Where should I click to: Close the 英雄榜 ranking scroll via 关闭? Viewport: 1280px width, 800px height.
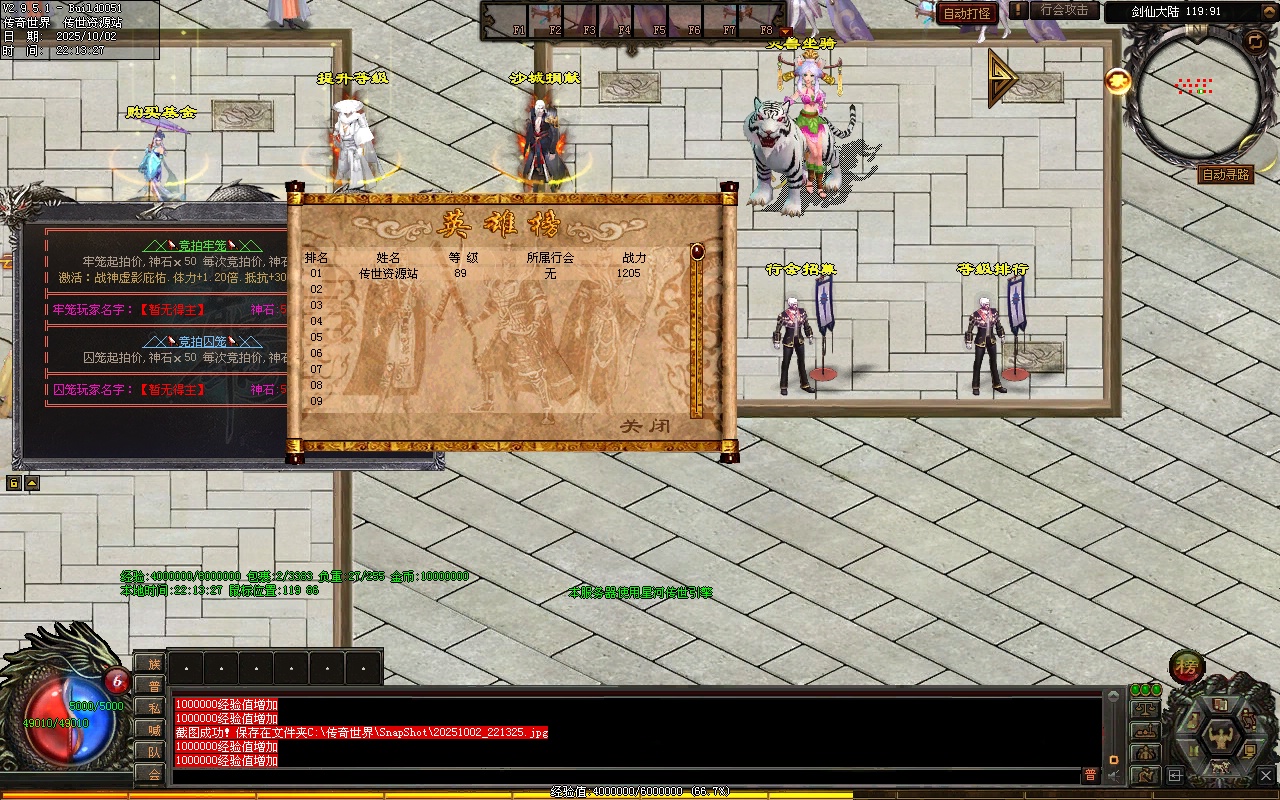(x=646, y=426)
